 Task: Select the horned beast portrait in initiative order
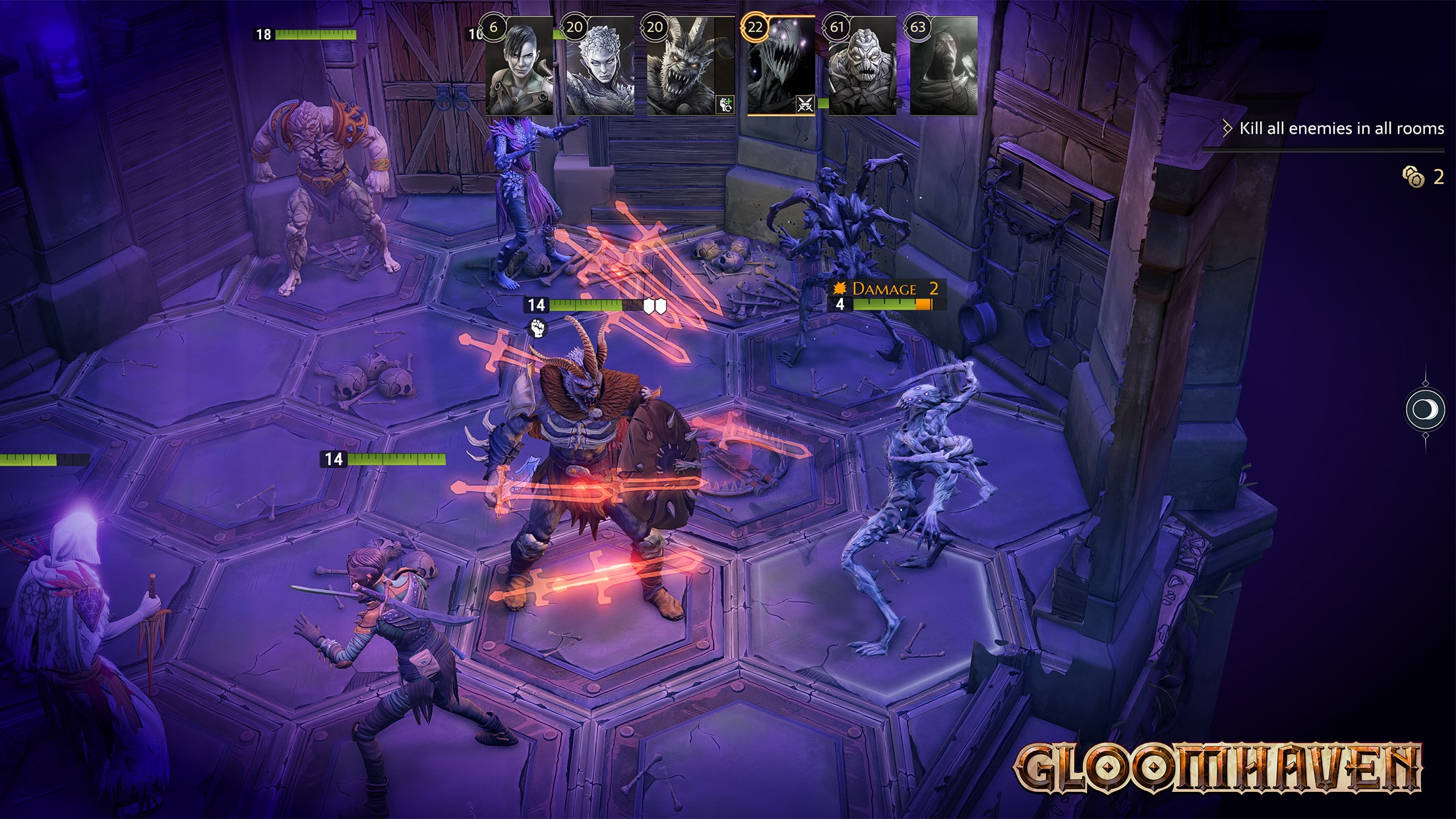coord(682,67)
